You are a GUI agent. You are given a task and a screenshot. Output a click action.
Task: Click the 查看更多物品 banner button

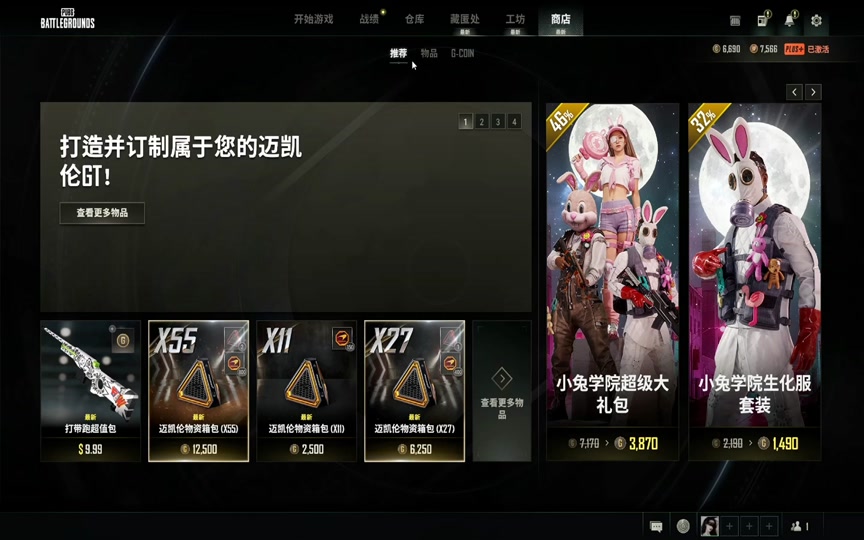(x=102, y=213)
